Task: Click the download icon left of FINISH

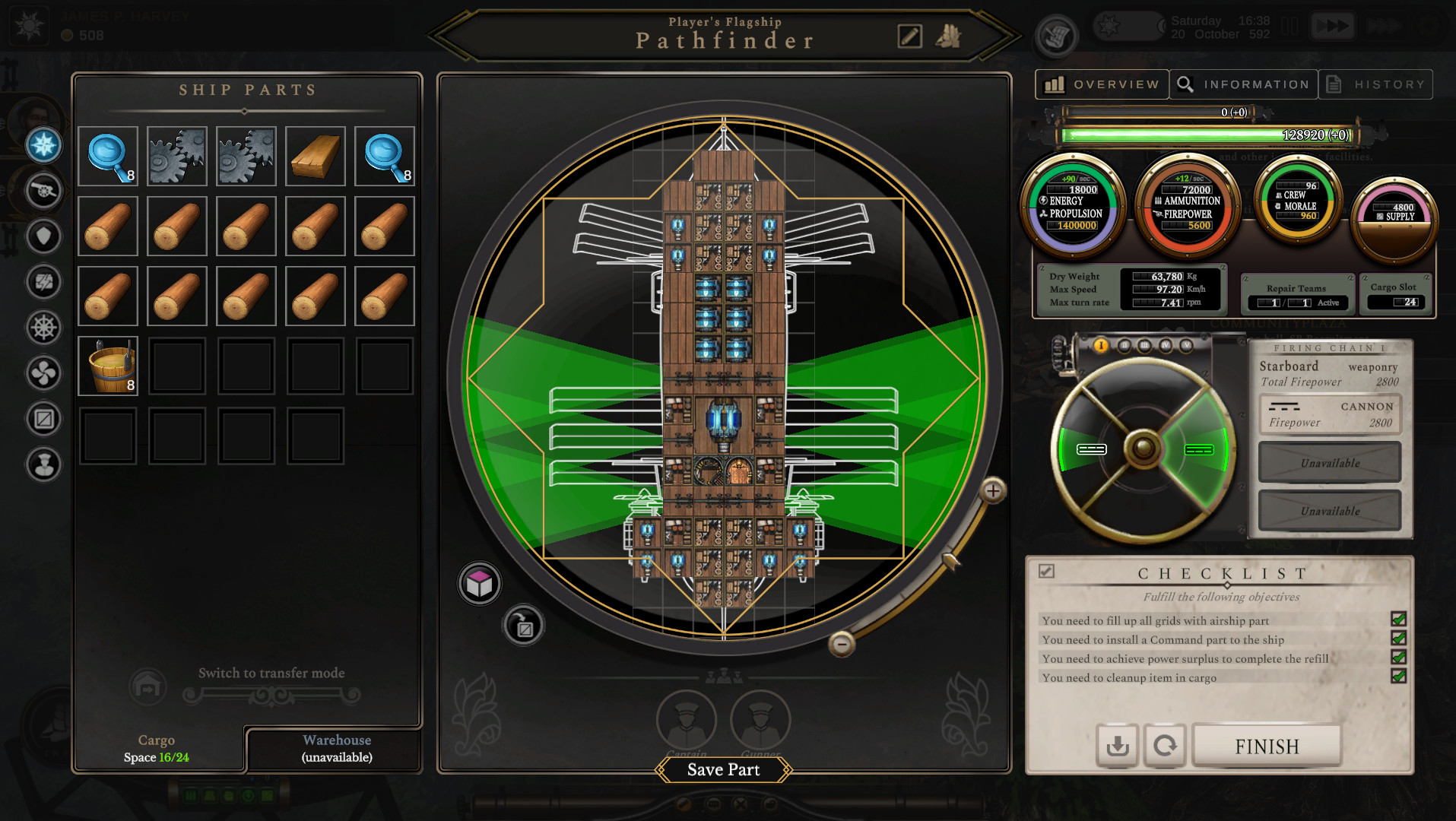Action: (x=1117, y=746)
